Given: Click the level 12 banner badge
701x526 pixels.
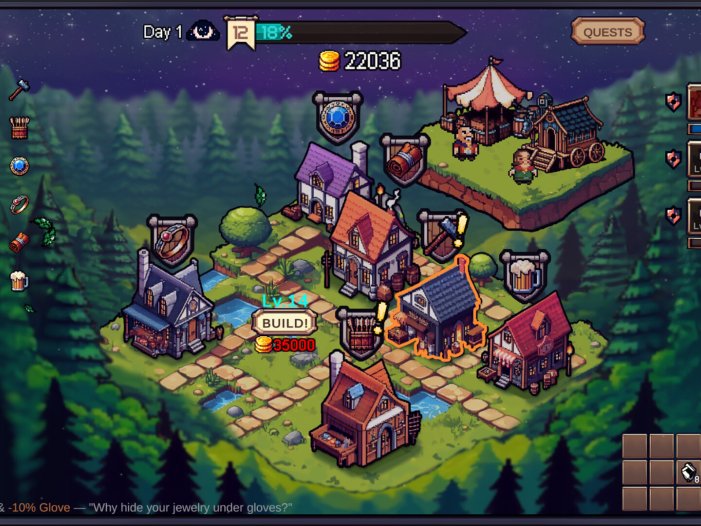Looking at the screenshot, I should tap(239, 33).
